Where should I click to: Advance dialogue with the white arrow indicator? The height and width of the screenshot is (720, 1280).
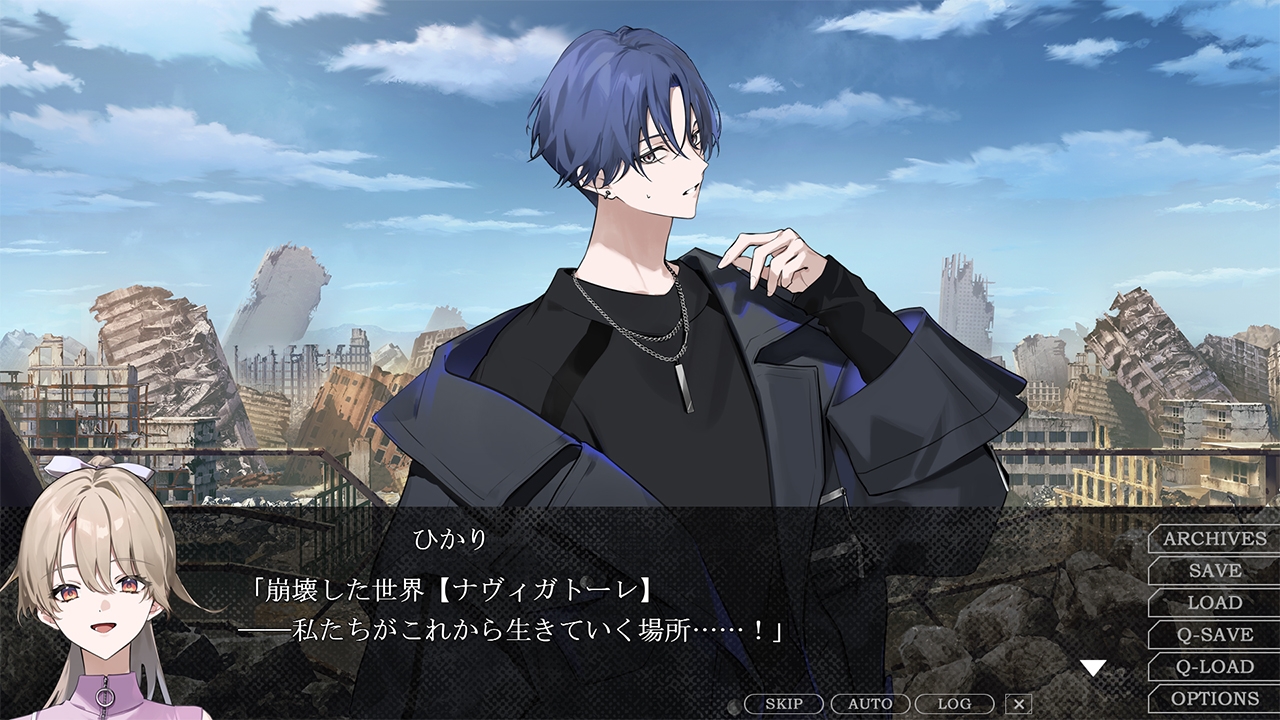pos(1093,667)
